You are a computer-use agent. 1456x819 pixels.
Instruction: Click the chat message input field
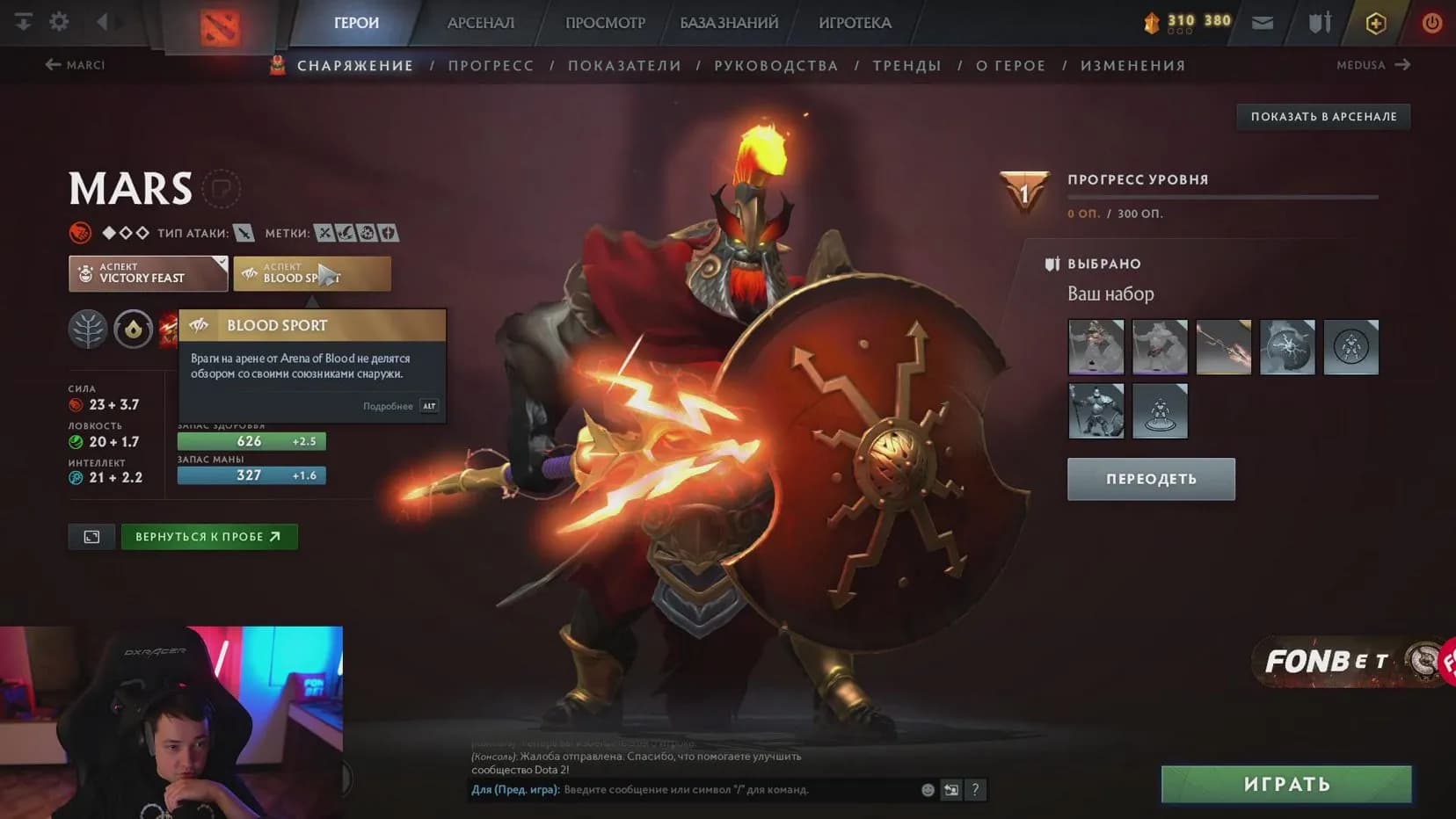(739, 790)
